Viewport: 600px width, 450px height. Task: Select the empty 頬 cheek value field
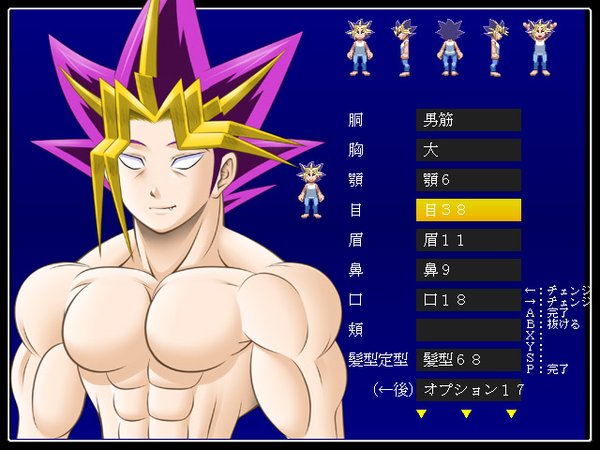click(468, 329)
